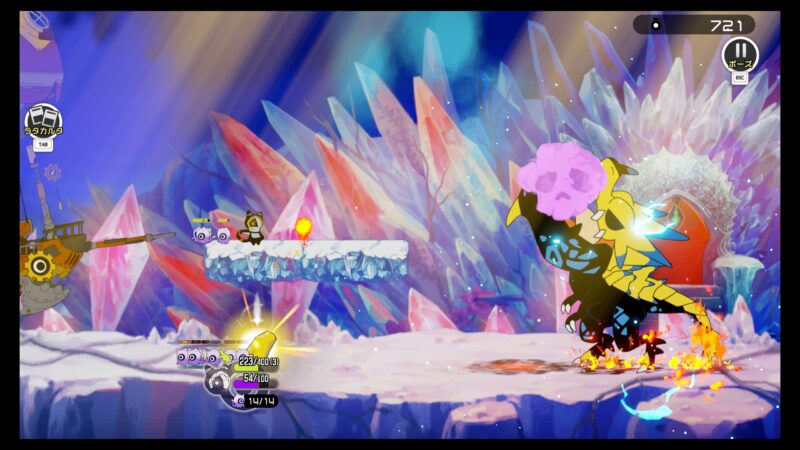The height and width of the screenshot is (450, 800).
Task: Pause the game with the ポーズ button
Action: point(740,54)
